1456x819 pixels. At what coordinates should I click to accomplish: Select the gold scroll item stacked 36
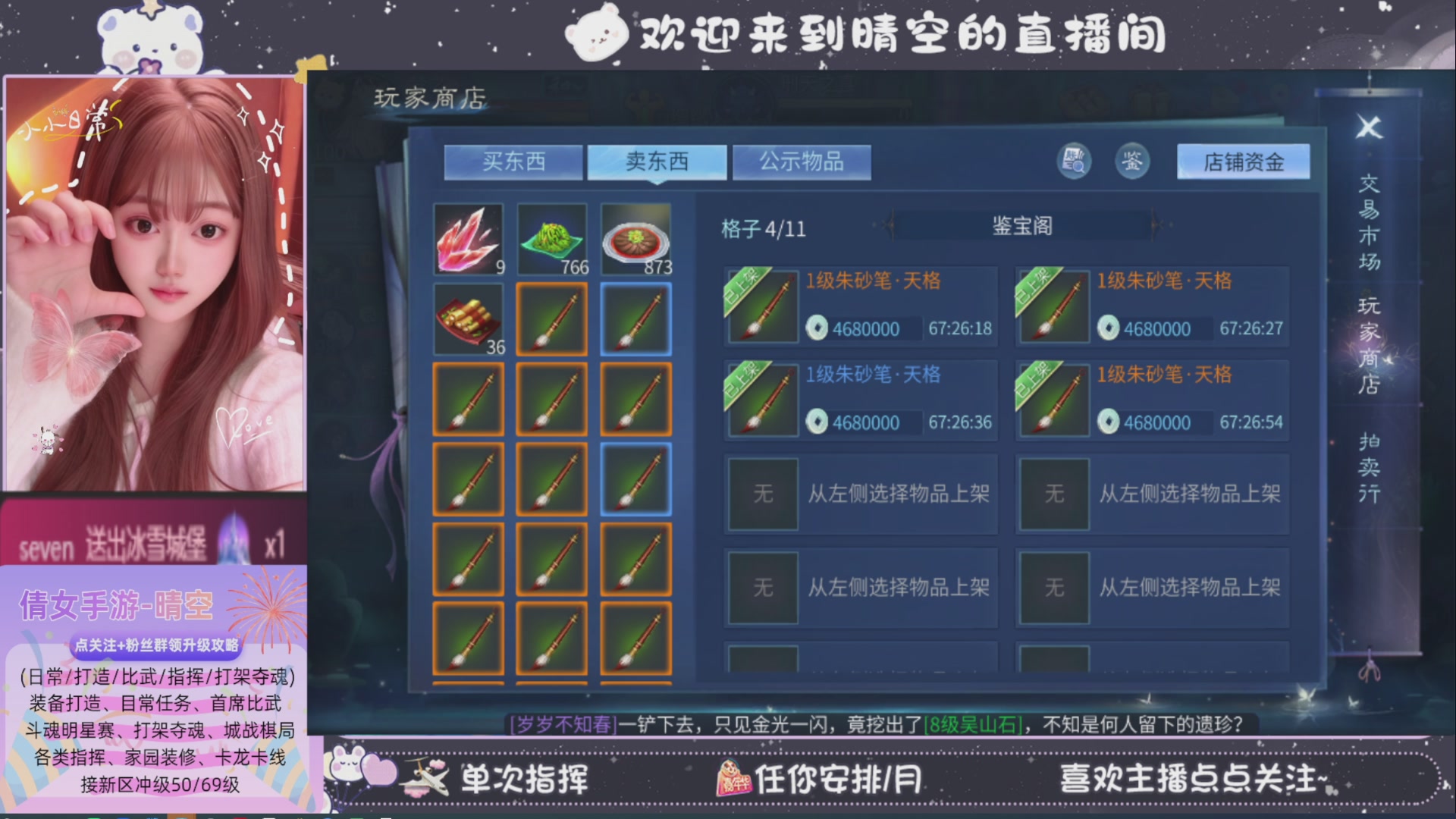coord(468,318)
